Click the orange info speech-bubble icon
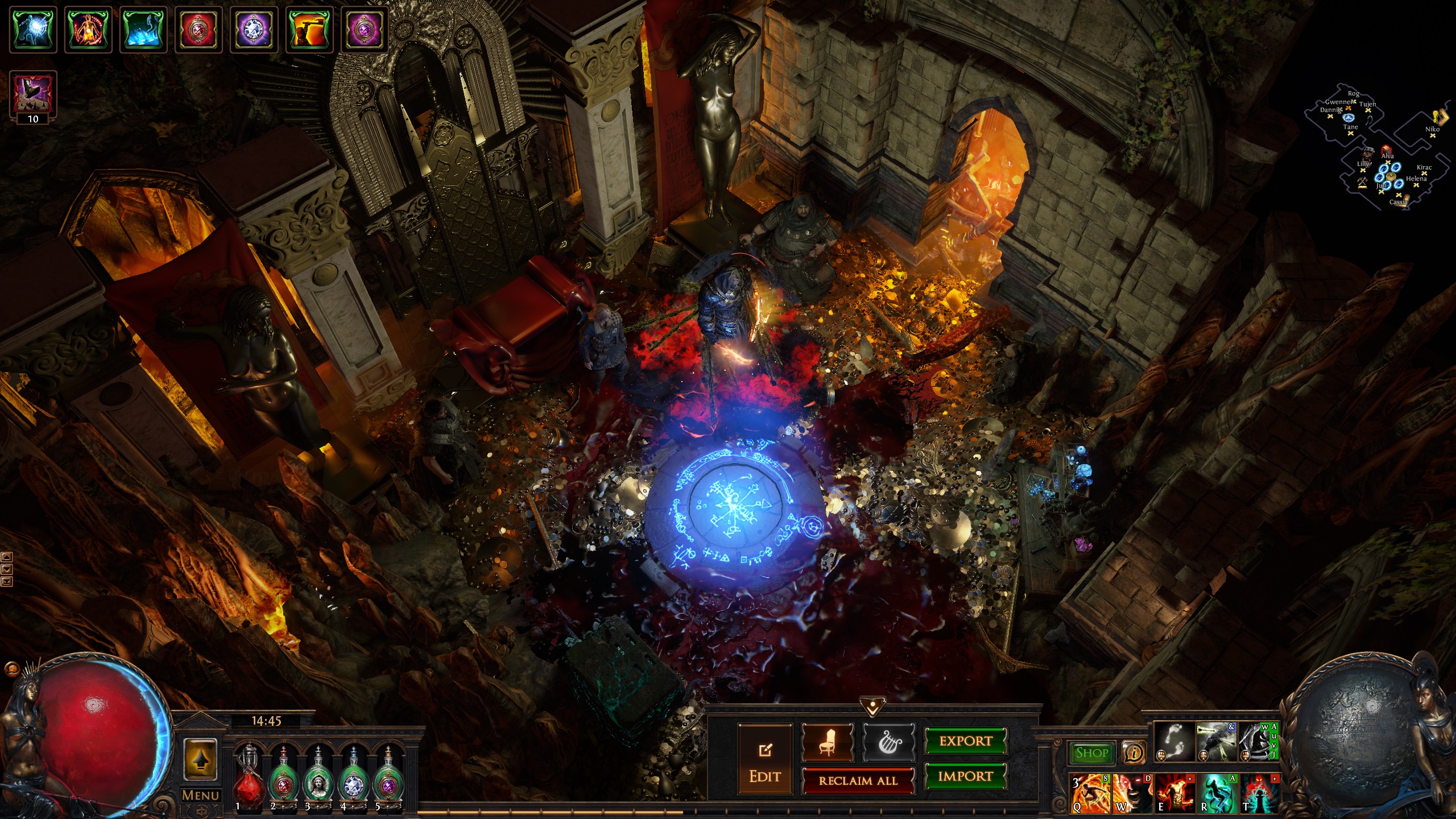The width and height of the screenshot is (1456, 819). tap(1134, 753)
